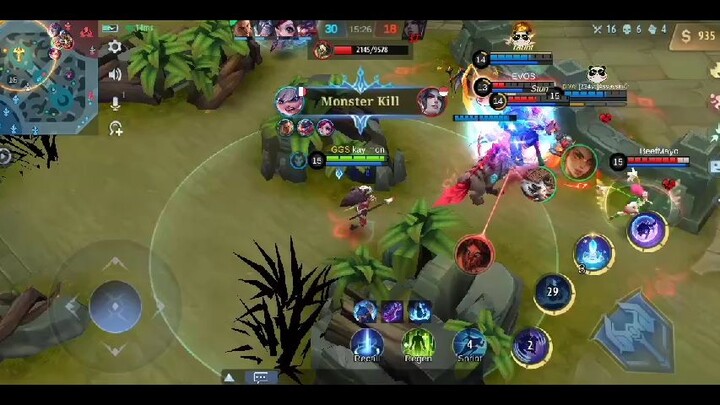
Task: Open settings via the gear icon
Action: [115, 46]
